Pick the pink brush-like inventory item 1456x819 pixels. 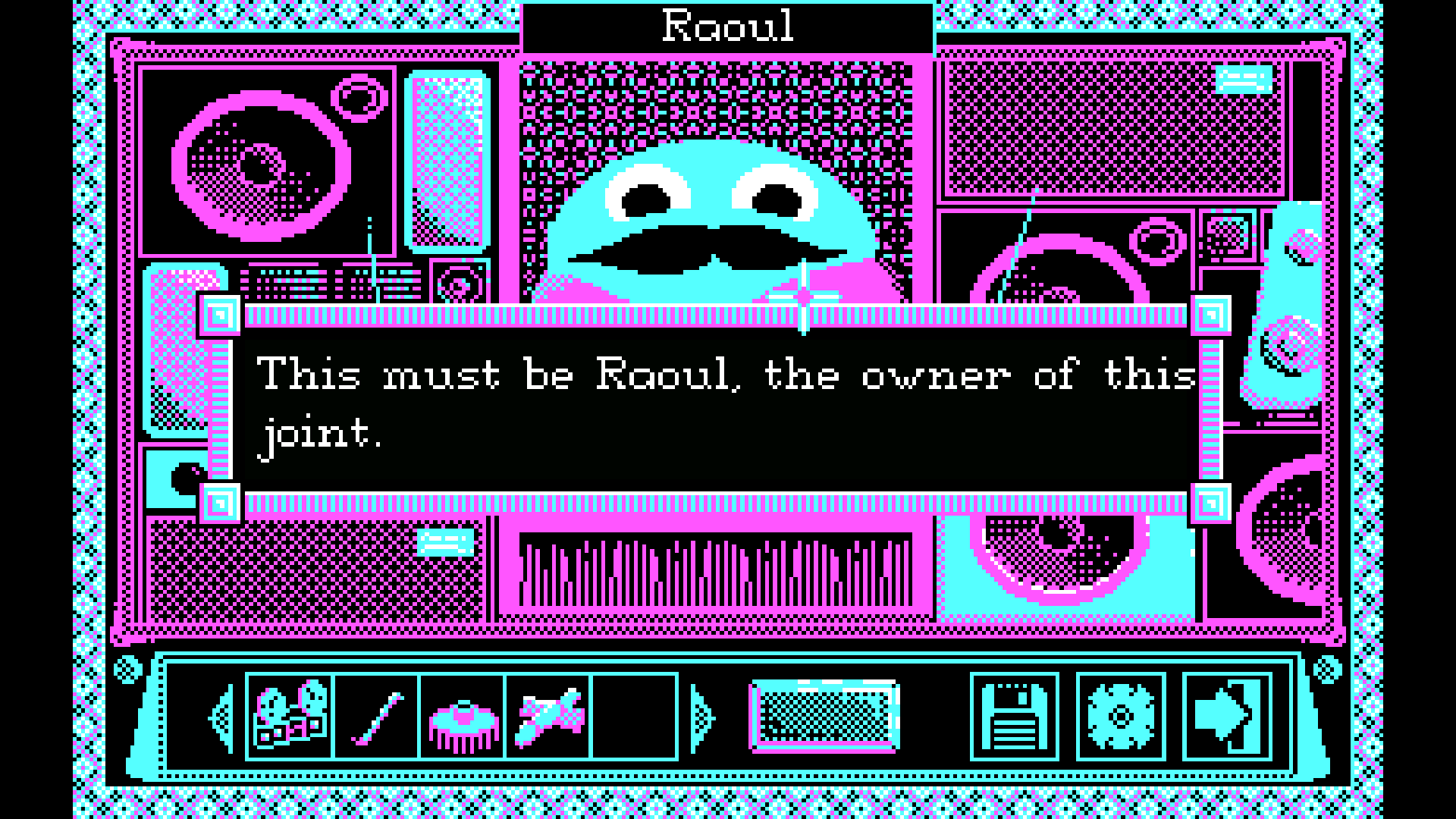coord(463,717)
